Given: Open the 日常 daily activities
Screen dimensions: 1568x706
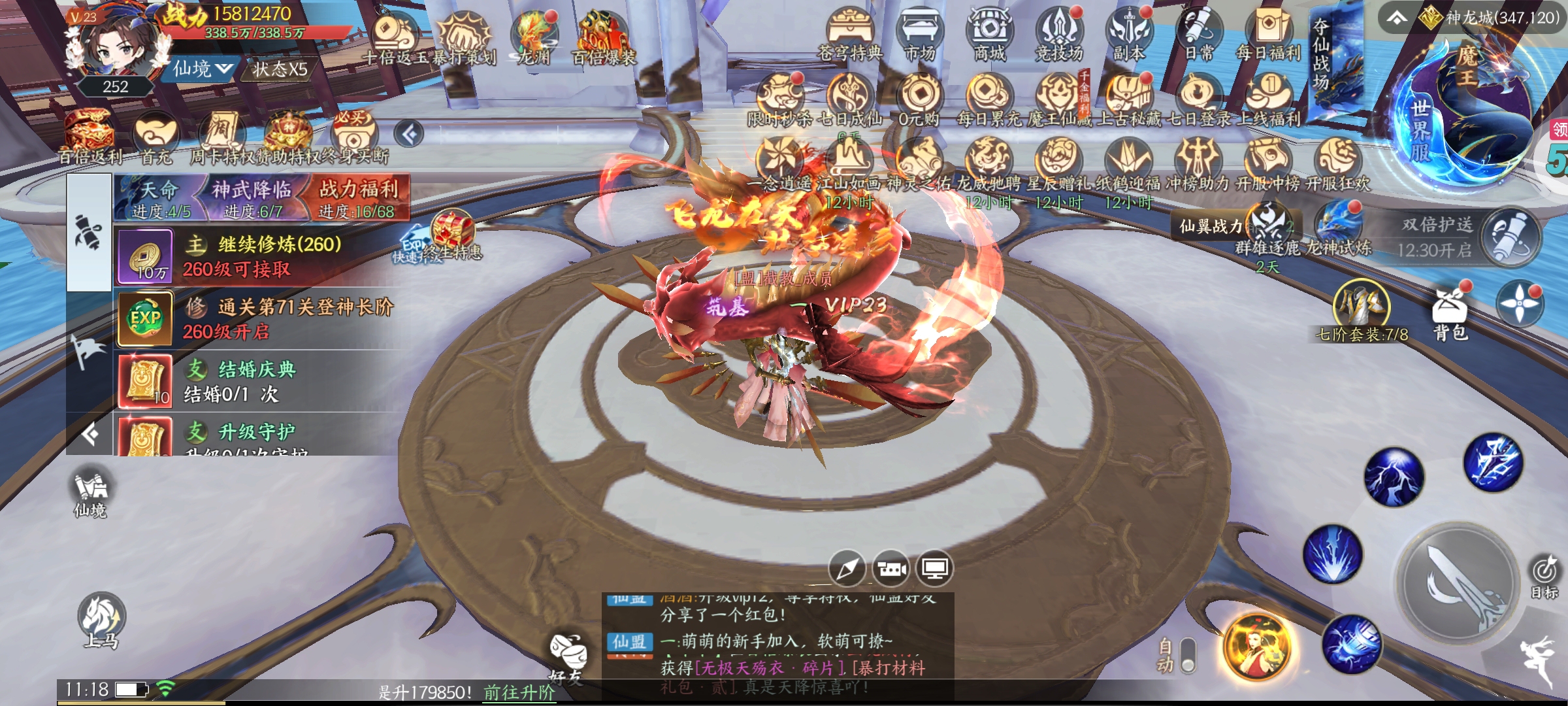Looking at the screenshot, I should pos(1199,33).
